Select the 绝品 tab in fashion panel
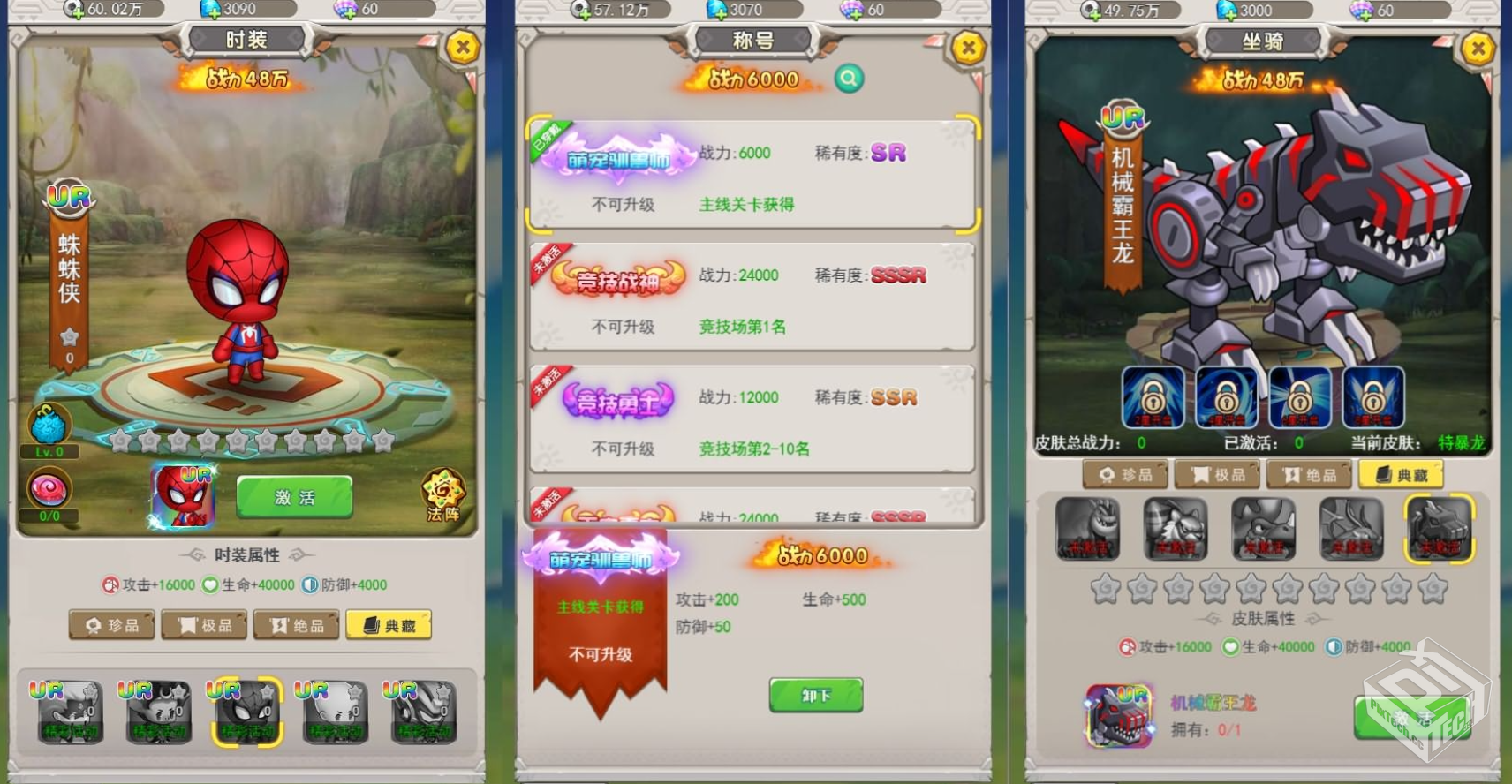This screenshot has height=784, width=1512. tap(297, 624)
